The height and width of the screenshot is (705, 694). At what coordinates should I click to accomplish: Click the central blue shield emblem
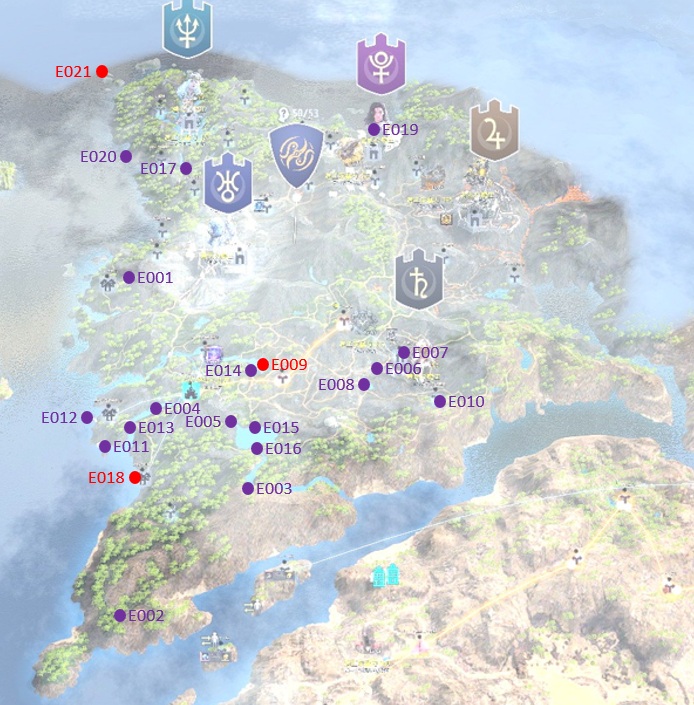[x=296, y=156]
